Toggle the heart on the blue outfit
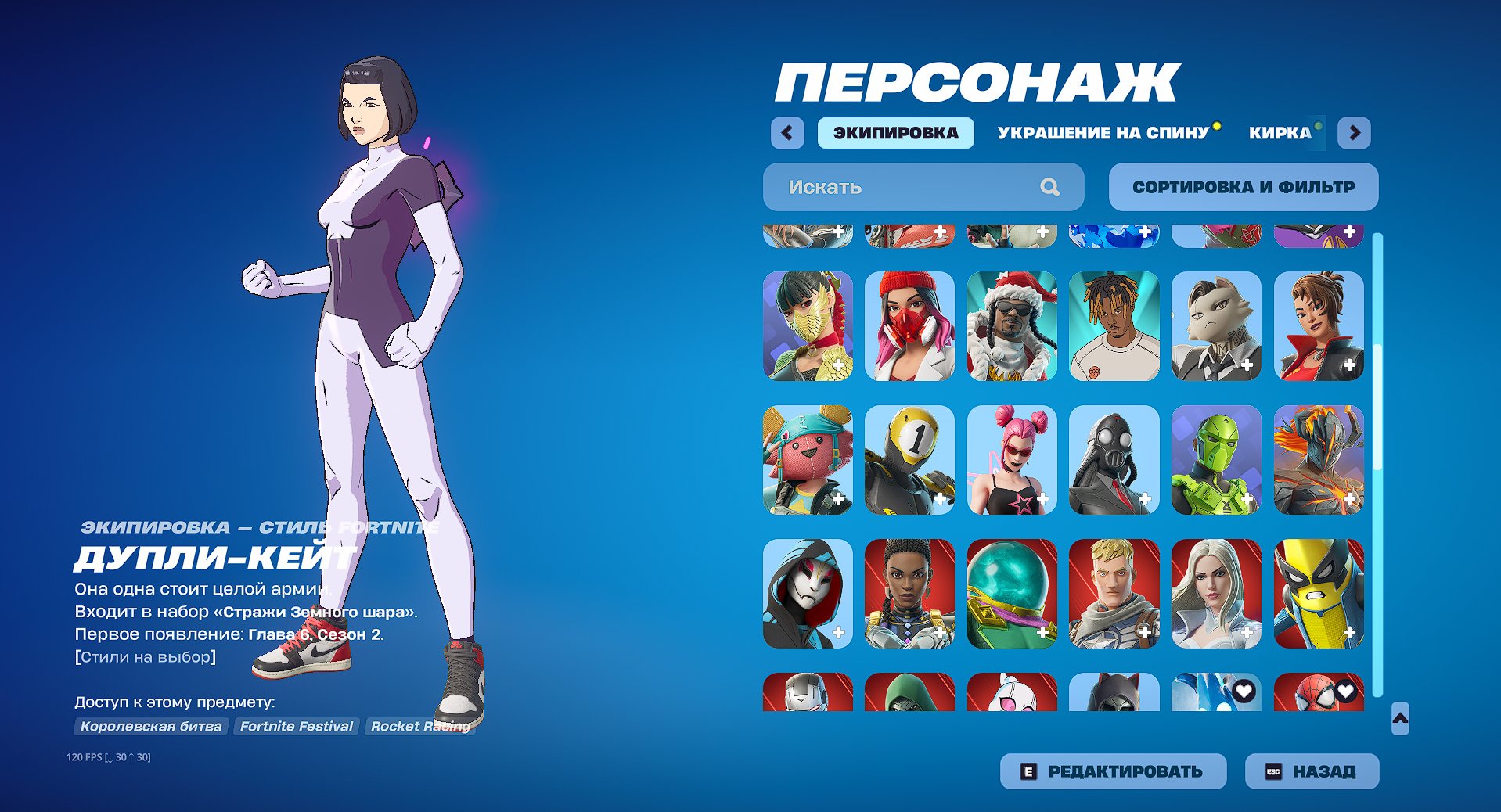 [1243, 691]
